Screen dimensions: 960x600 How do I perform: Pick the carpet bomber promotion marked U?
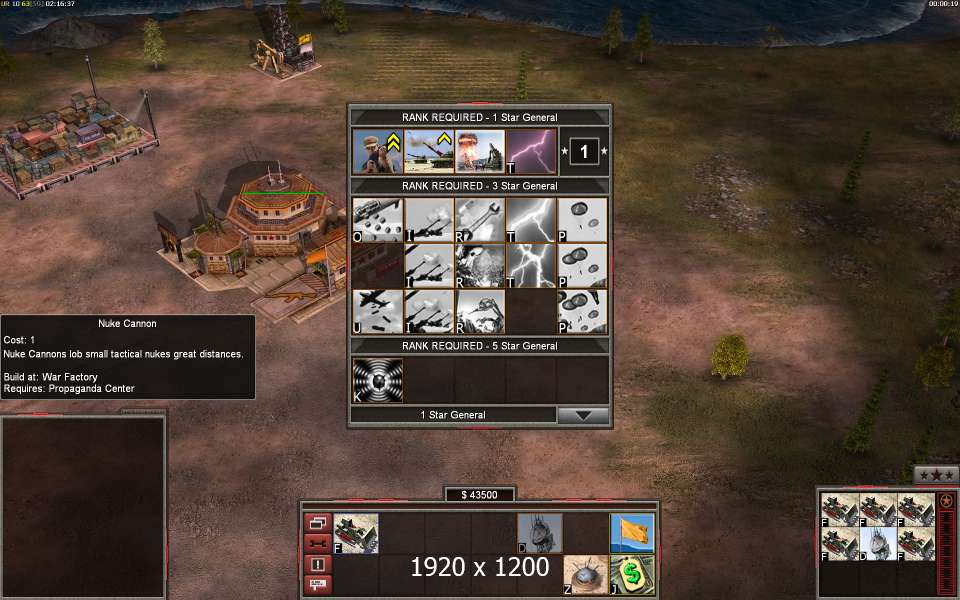point(378,311)
